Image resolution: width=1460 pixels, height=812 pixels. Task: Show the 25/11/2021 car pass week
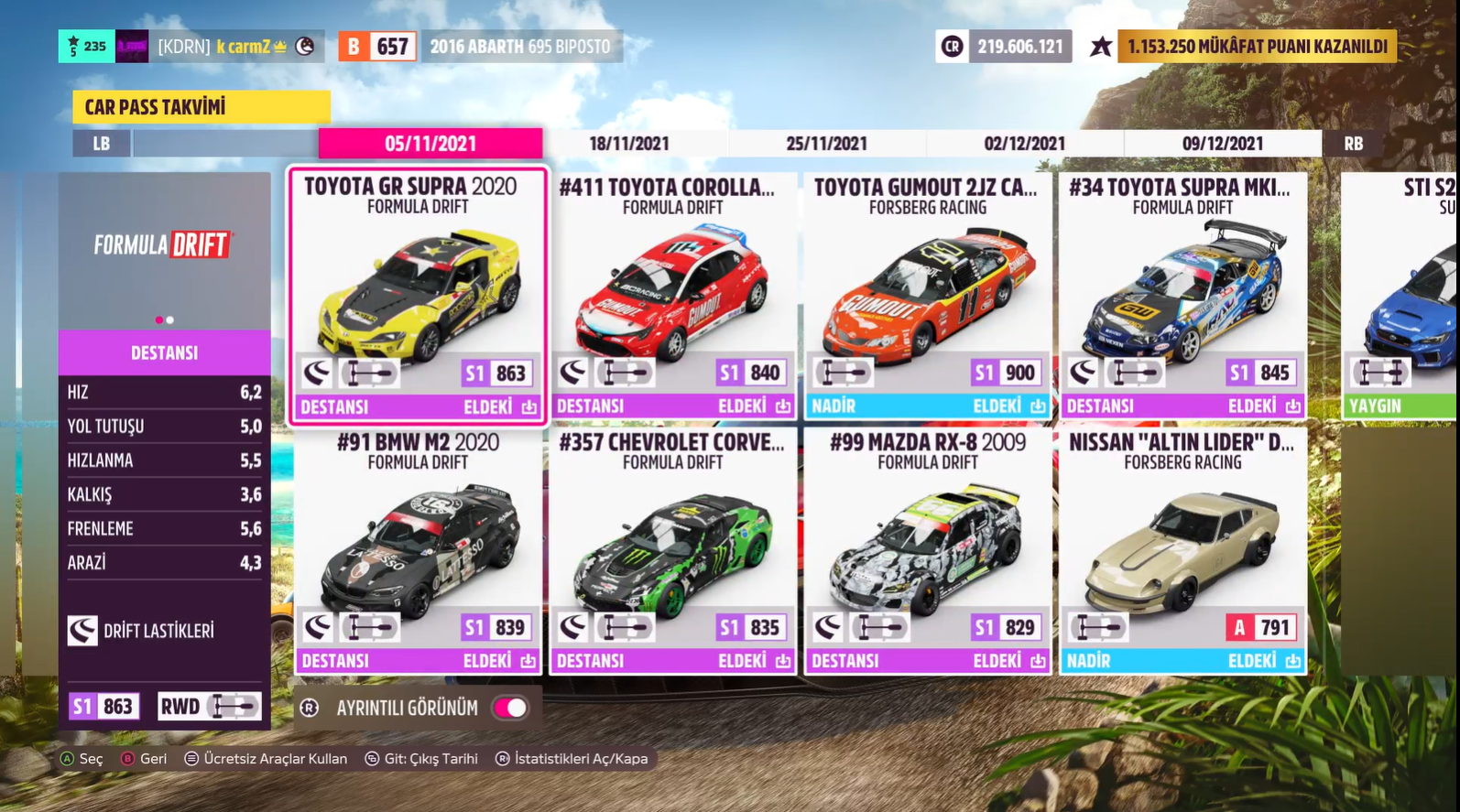tap(826, 144)
